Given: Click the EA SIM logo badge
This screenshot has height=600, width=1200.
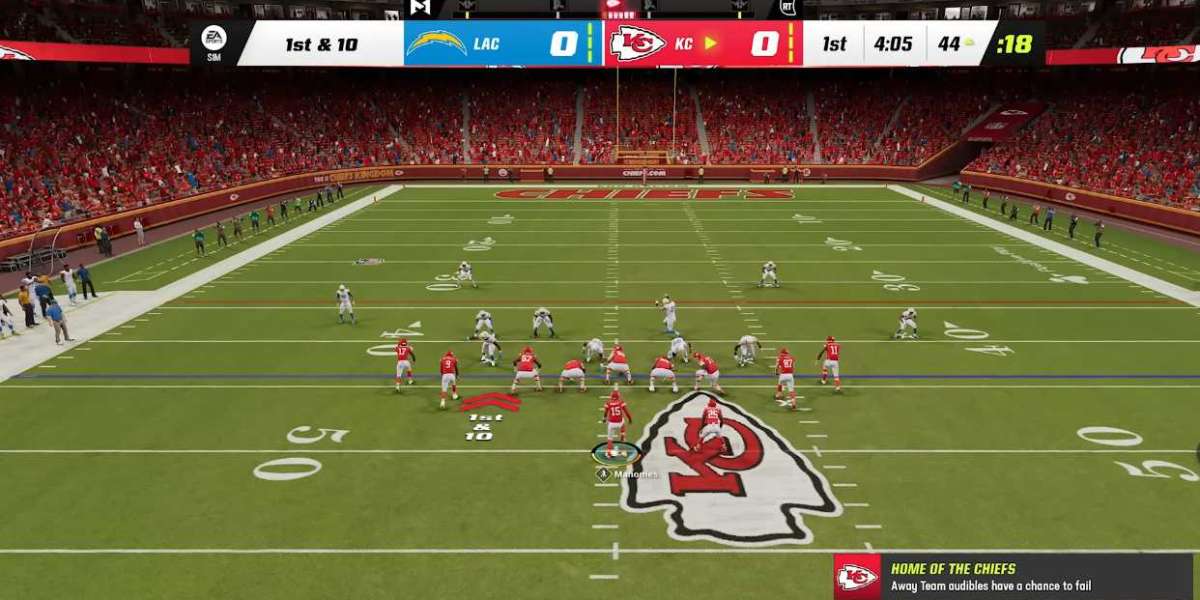Looking at the screenshot, I should pos(213,43).
